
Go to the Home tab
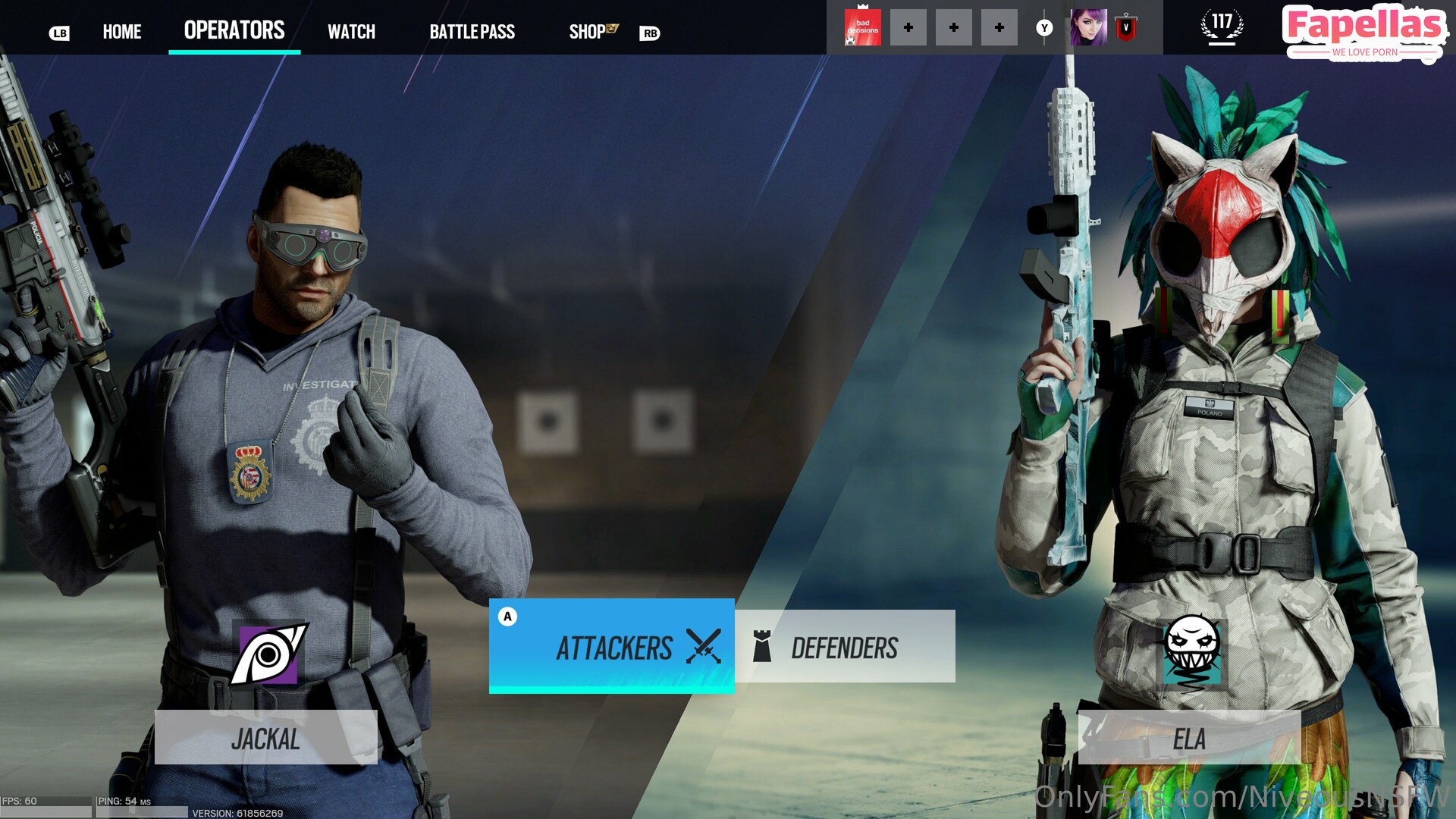point(122,32)
